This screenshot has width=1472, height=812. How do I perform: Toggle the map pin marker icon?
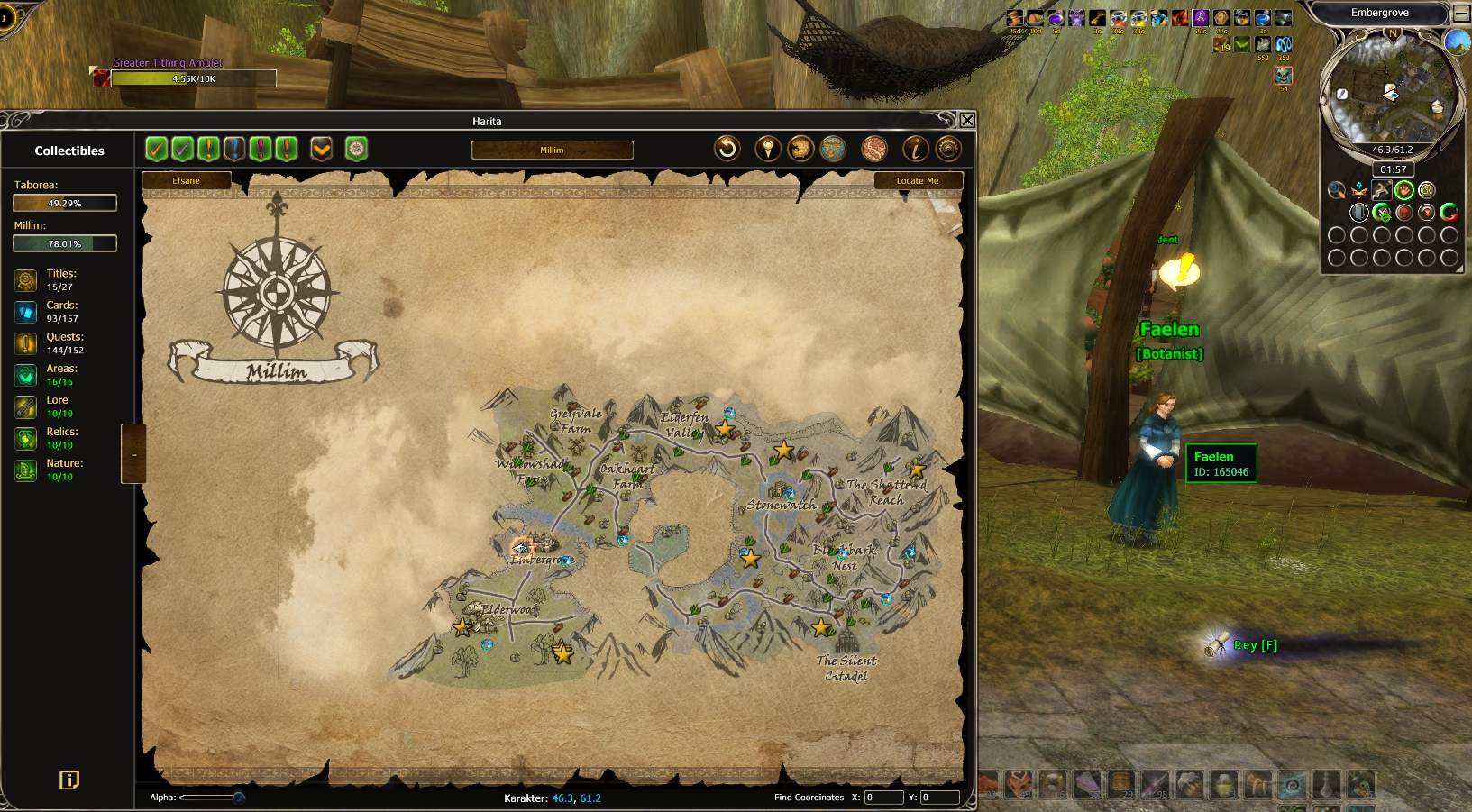pos(767,149)
